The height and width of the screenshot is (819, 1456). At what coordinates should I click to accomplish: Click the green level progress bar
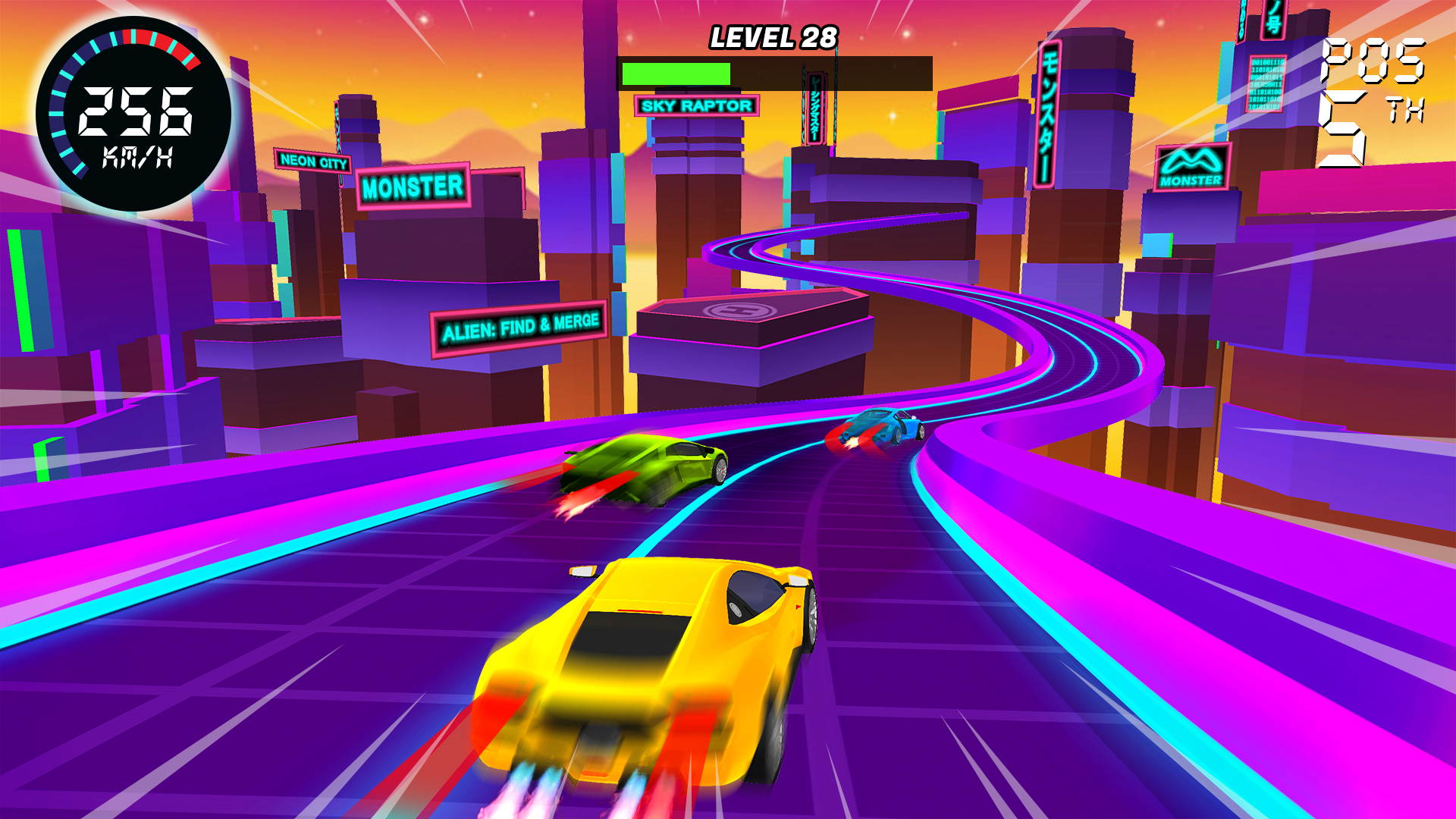677,74
